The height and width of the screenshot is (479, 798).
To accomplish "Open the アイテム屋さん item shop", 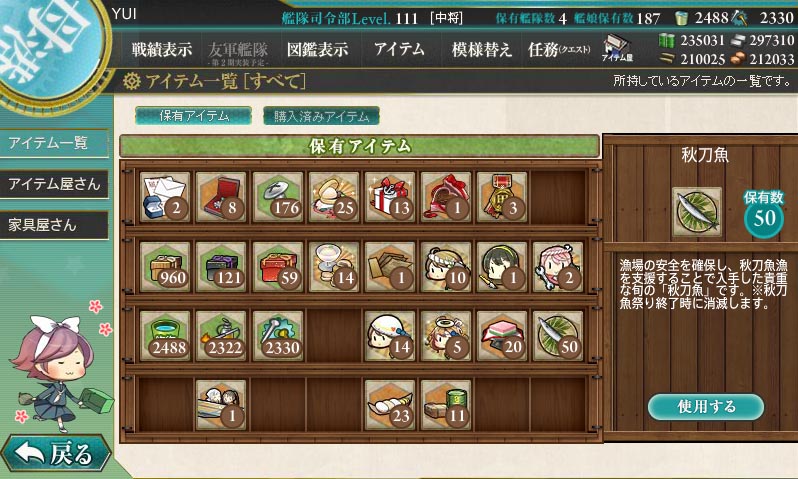I will (x=54, y=184).
